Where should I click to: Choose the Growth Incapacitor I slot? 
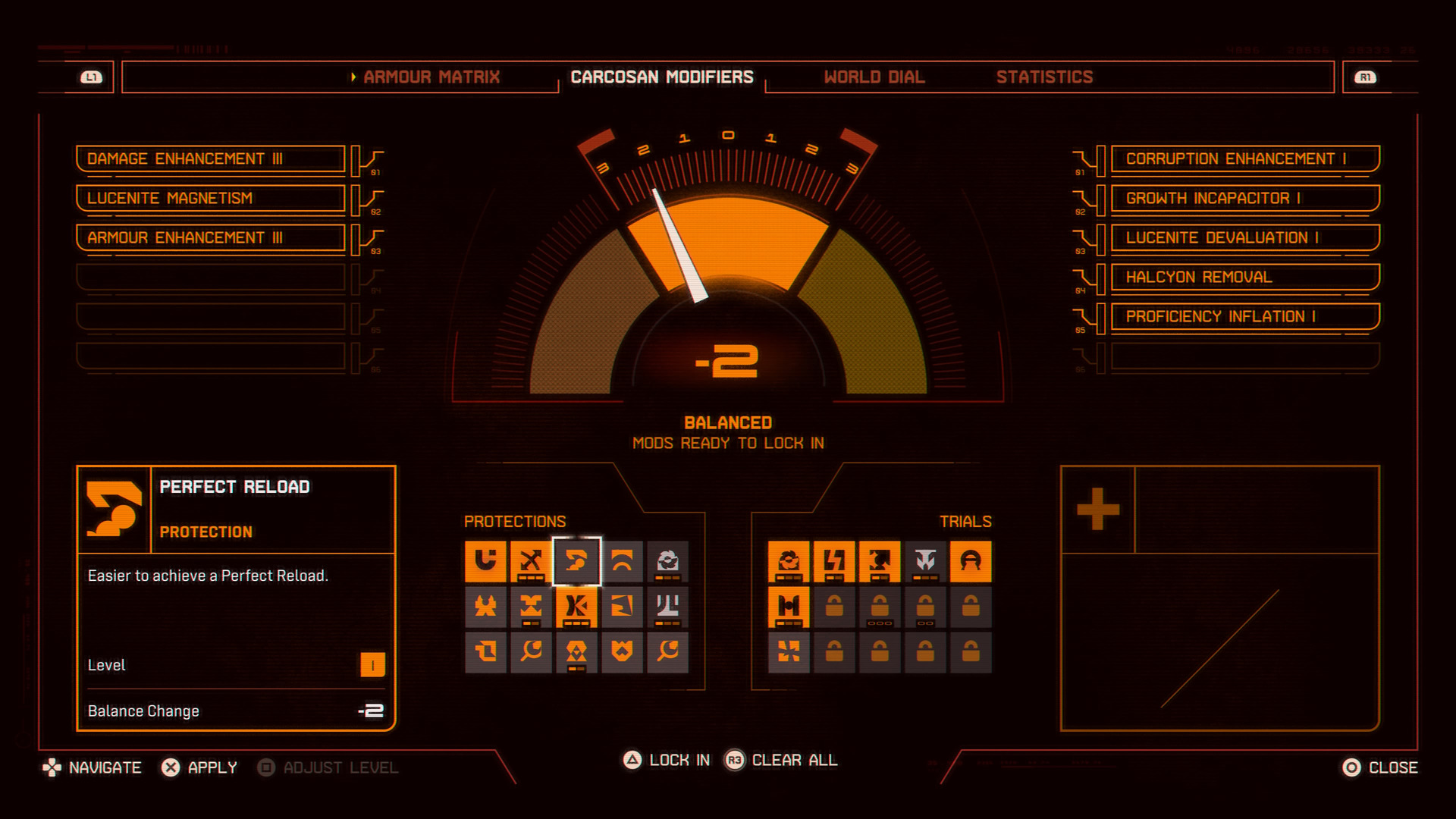pos(1244,199)
